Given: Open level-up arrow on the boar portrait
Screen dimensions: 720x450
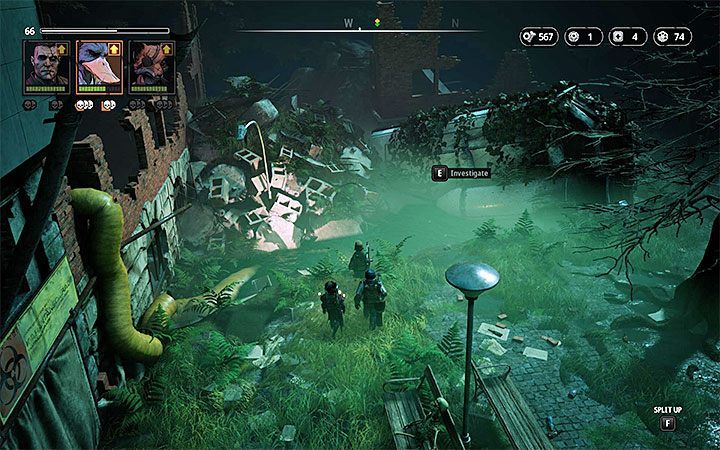Looking at the screenshot, I should (x=165, y=47).
